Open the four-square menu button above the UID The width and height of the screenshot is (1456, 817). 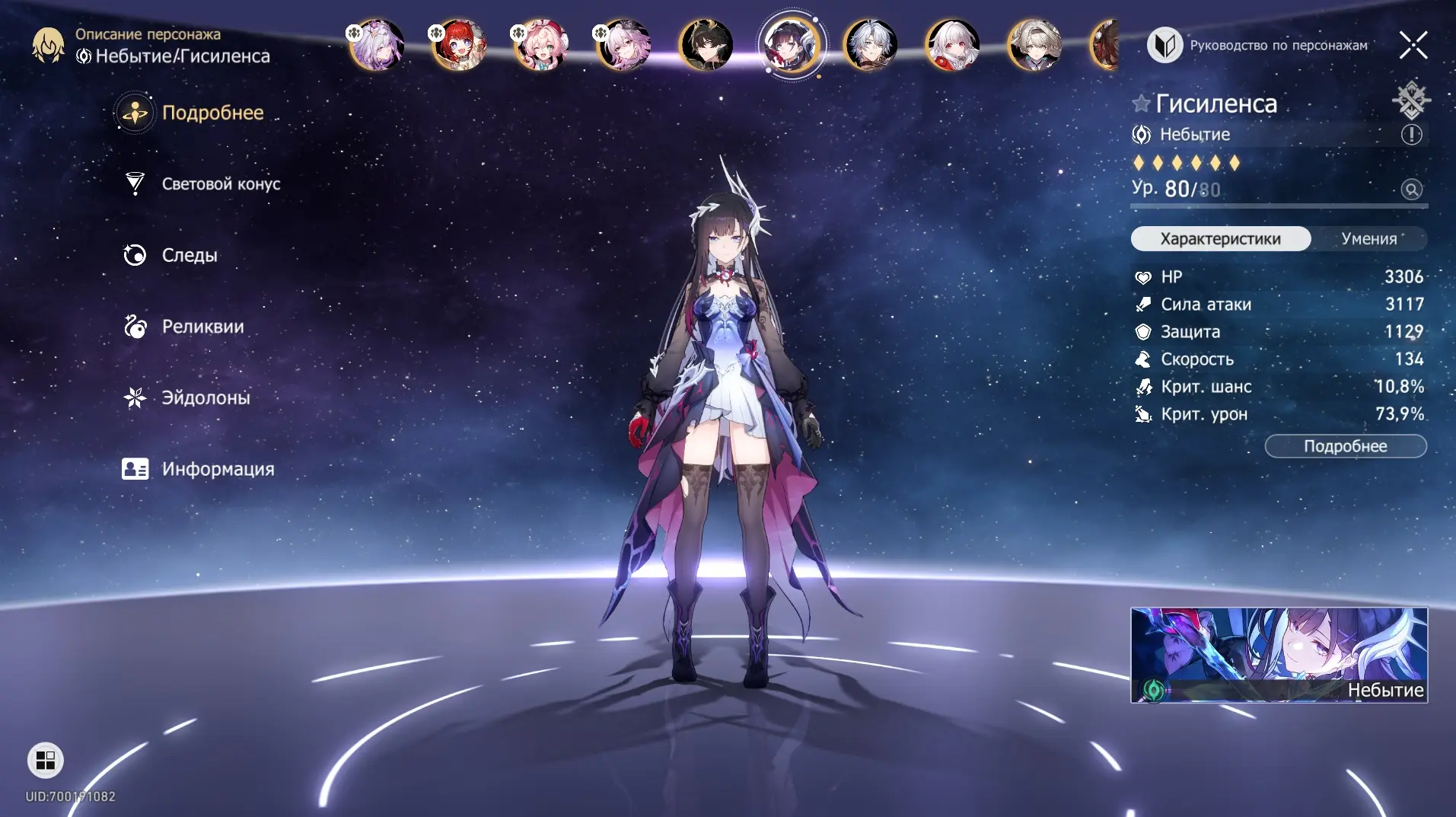click(46, 760)
